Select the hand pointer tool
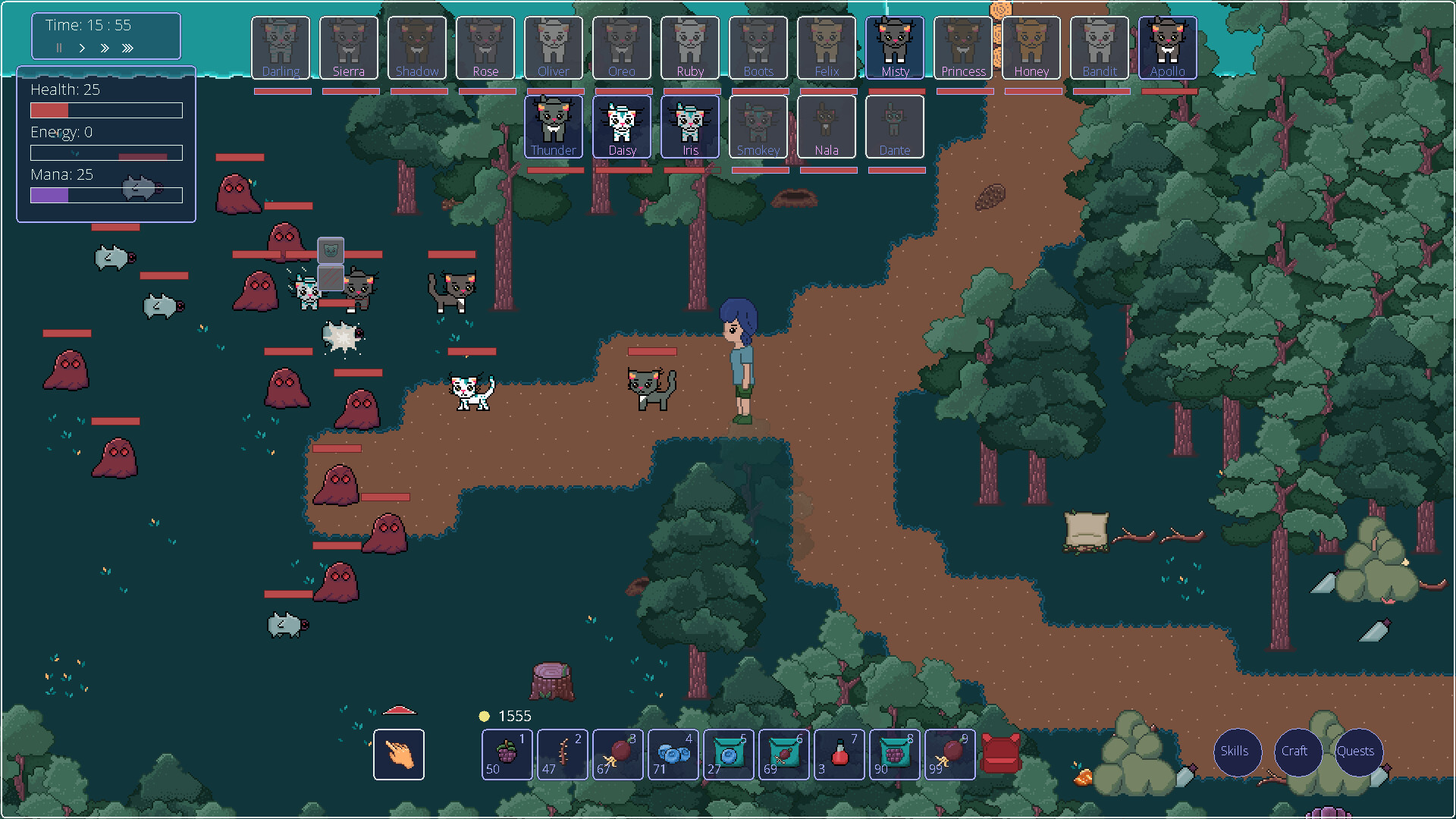 coord(399,755)
